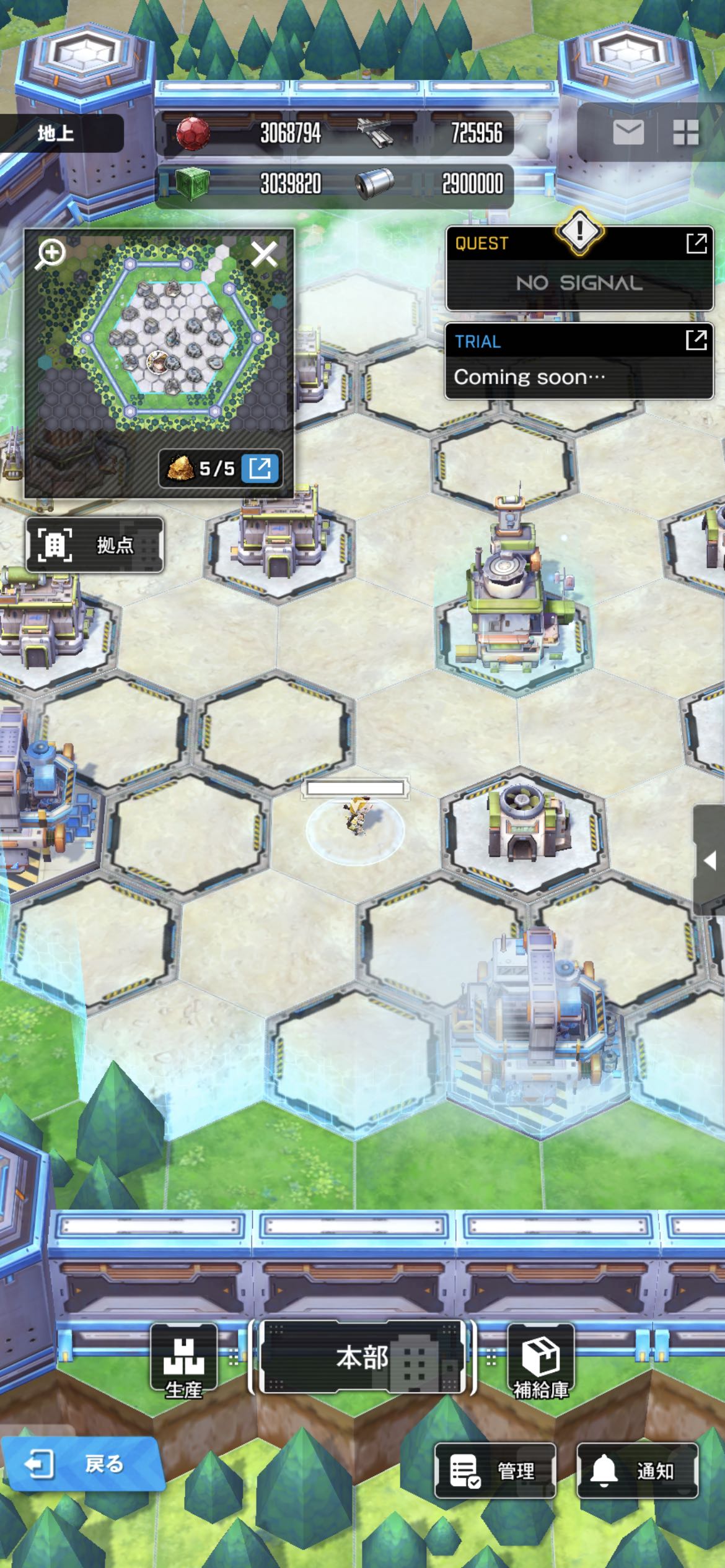Open the mail envelope icon
The image size is (725, 1568).
tap(628, 133)
